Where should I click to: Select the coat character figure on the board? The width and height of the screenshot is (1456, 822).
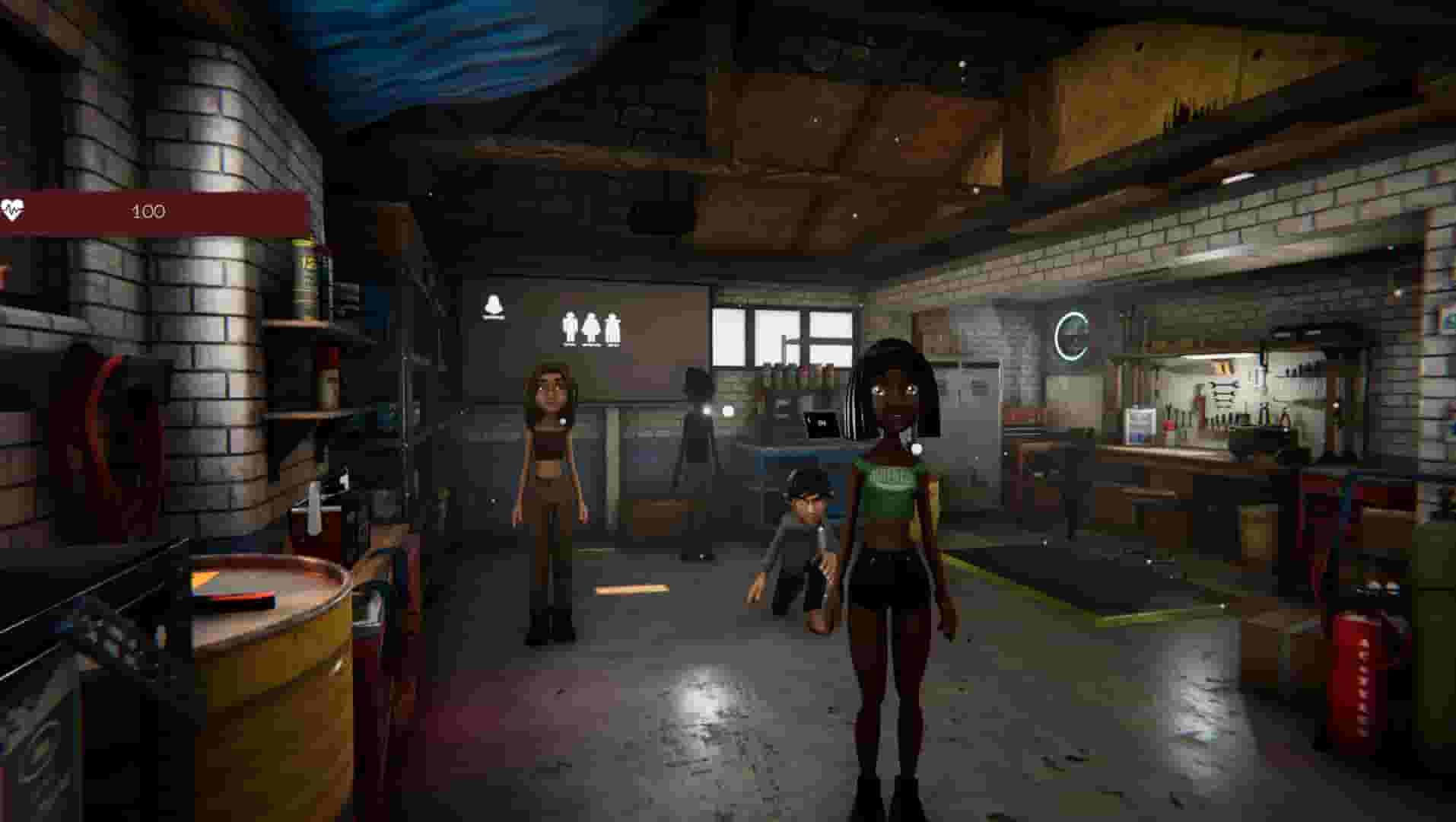click(612, 327)
